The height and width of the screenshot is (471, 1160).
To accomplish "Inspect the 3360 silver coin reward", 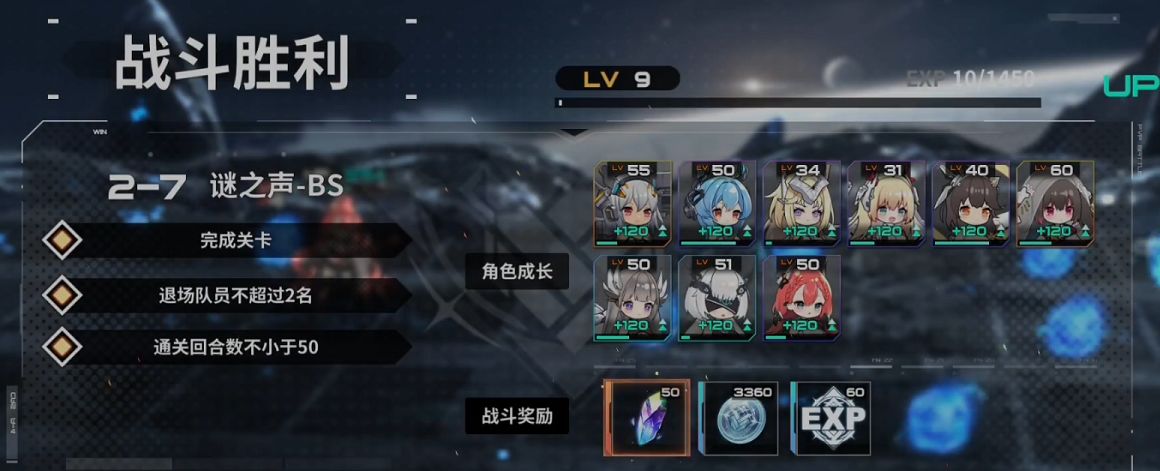I will click(x=738, y=417).
